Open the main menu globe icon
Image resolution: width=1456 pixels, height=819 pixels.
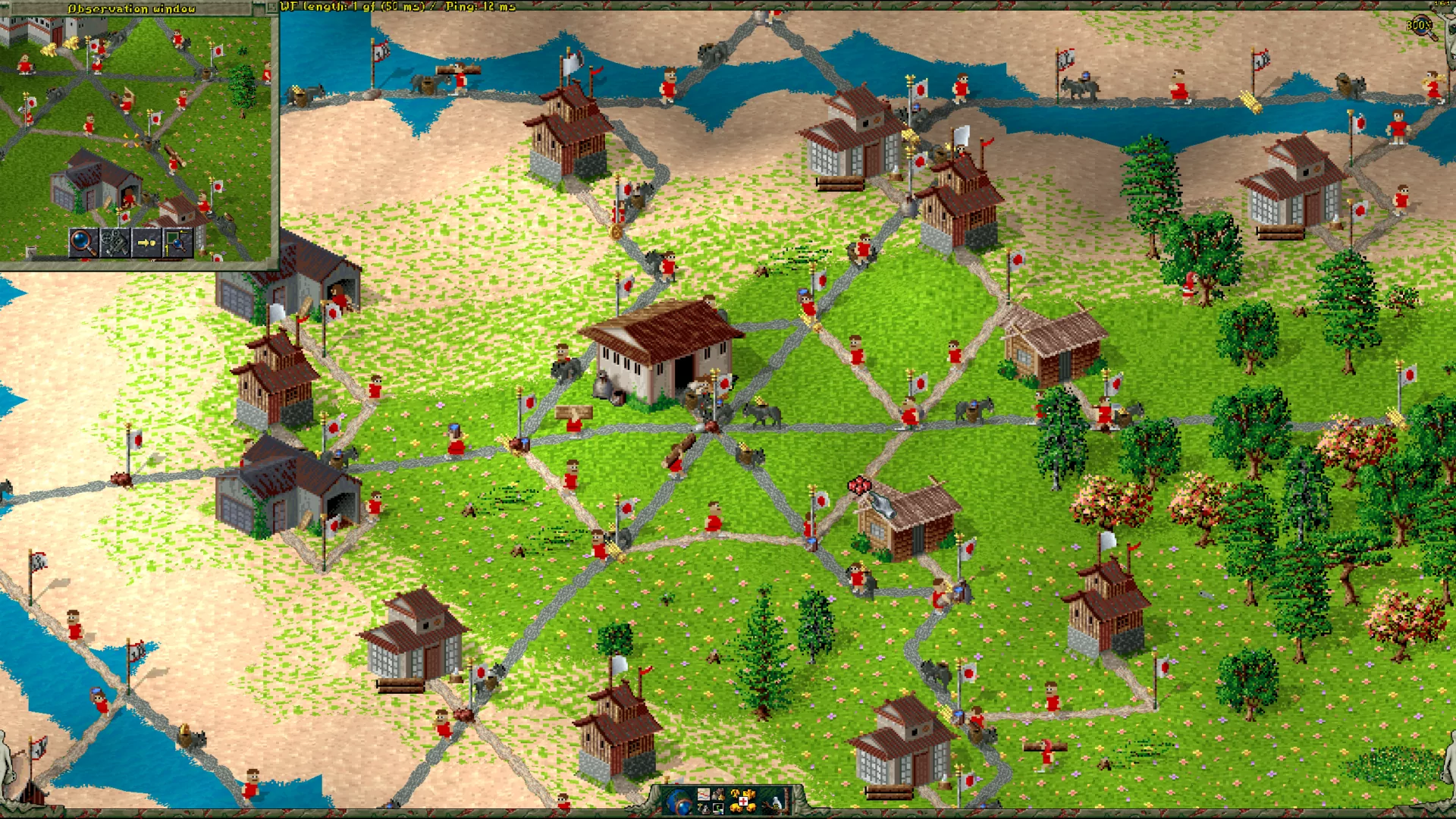[679, 802]
